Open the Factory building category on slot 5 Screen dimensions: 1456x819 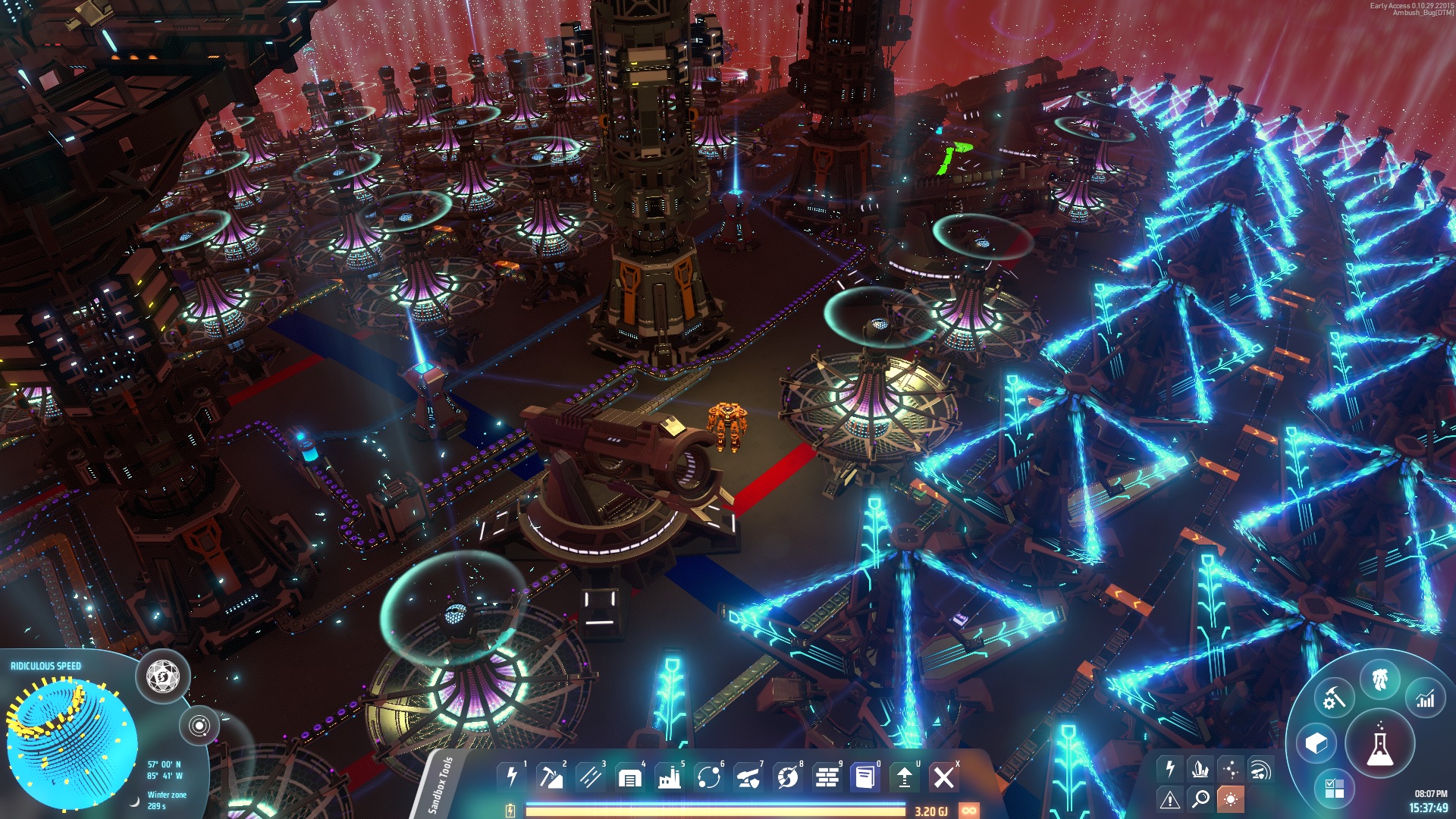669,777
